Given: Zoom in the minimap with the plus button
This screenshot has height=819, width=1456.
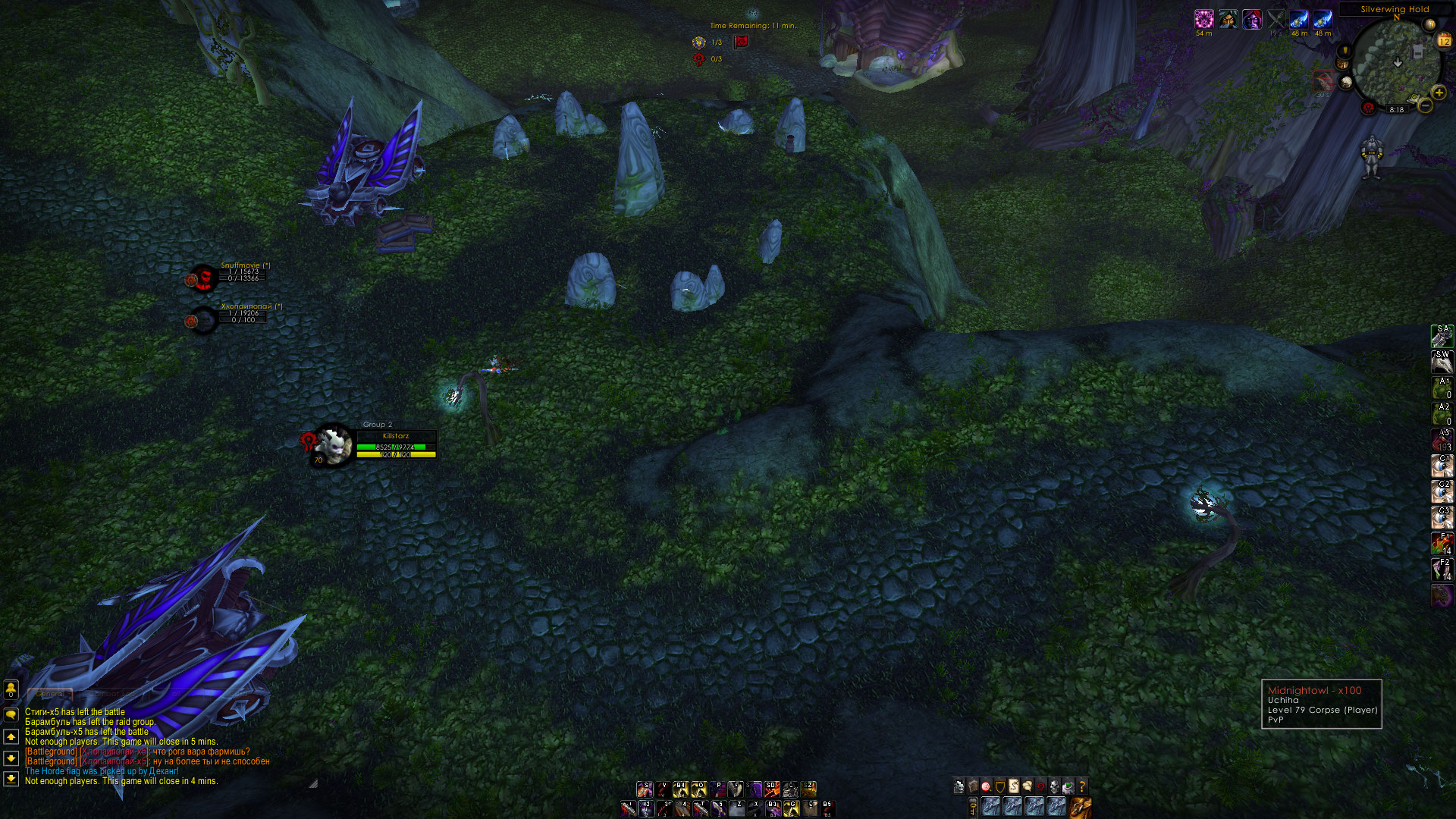Looking at the screenshot, I should 1439,93.
